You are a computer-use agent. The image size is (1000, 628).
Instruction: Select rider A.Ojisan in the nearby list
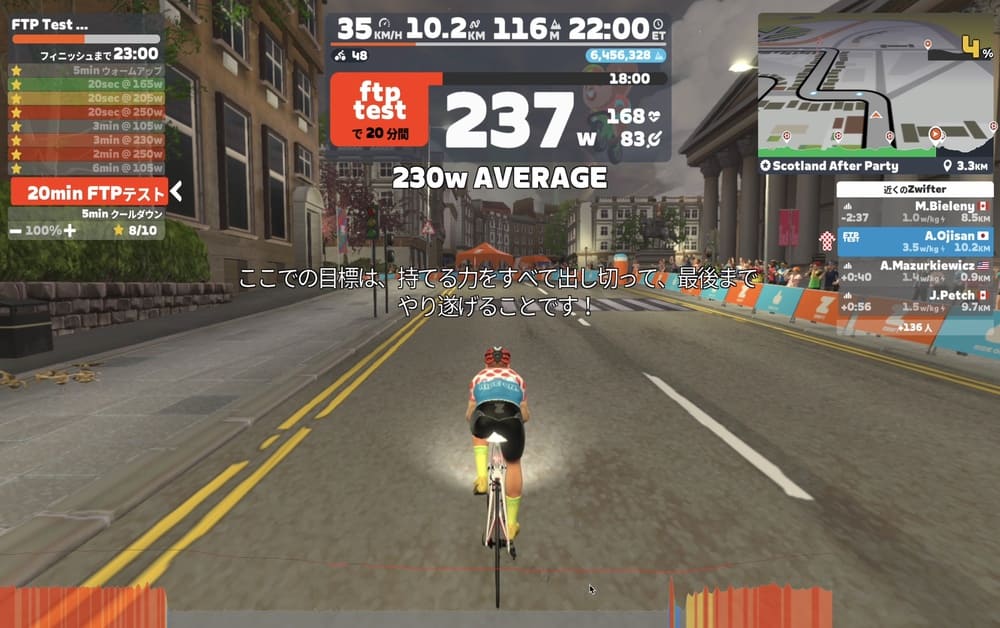click(x=914, y=241)
